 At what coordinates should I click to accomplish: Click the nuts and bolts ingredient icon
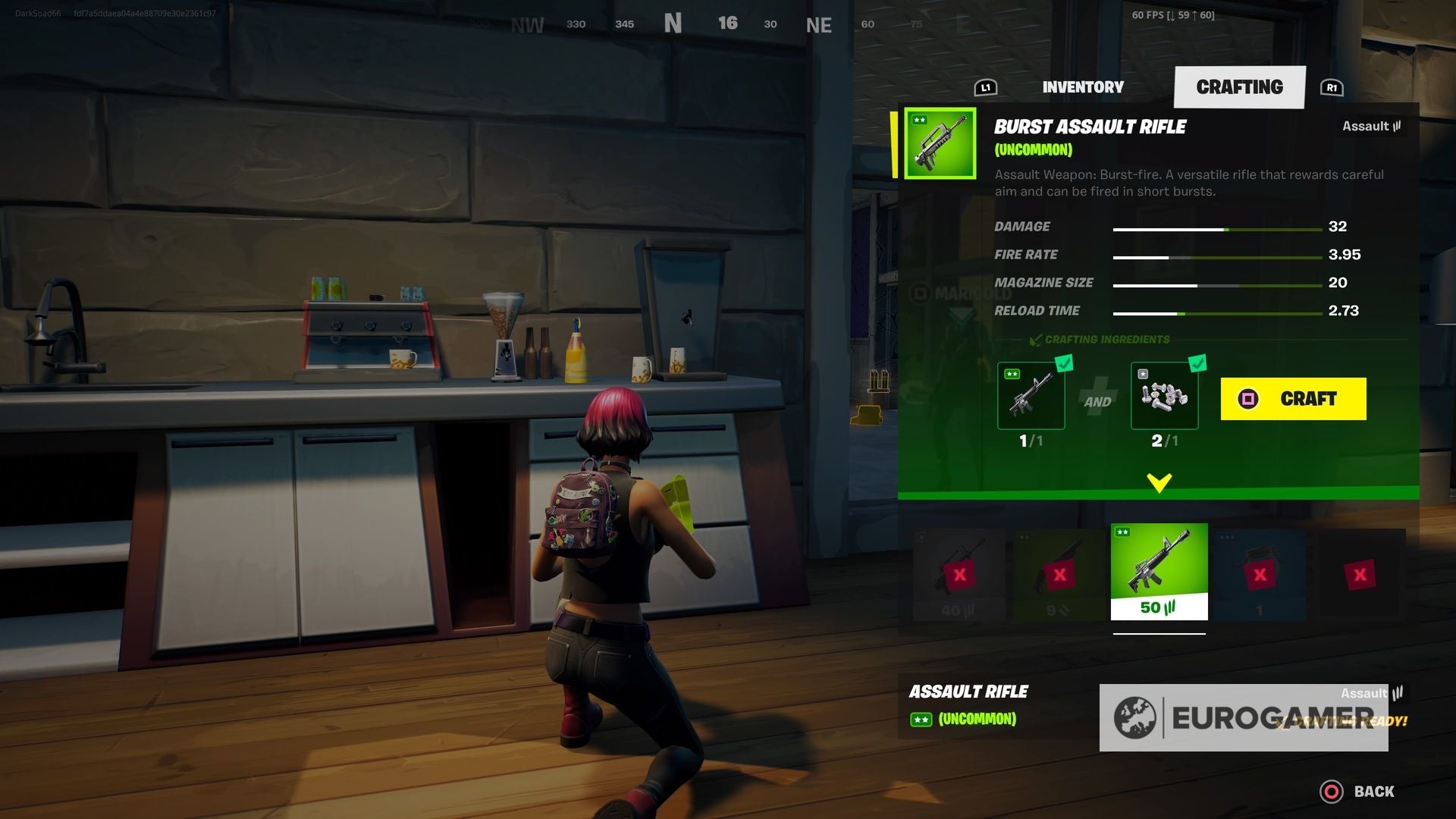1165,395
